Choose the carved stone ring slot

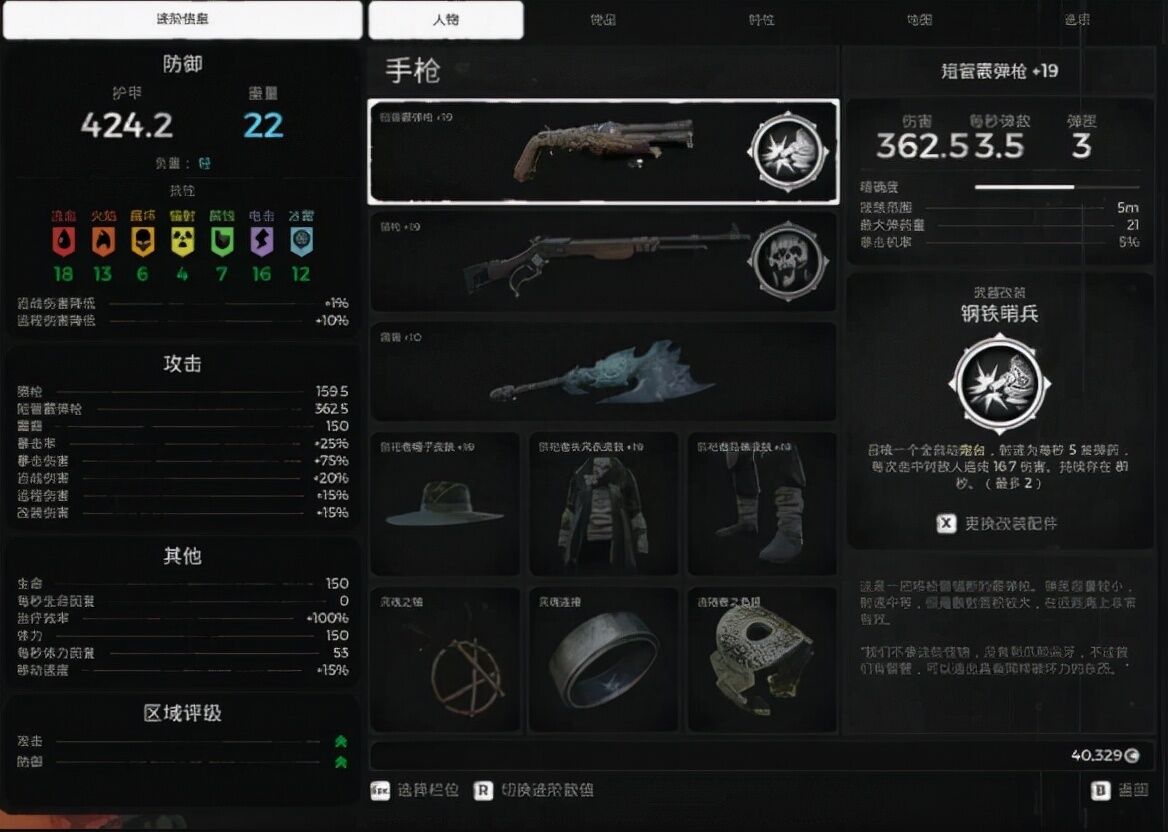click(x=762, y=659)
